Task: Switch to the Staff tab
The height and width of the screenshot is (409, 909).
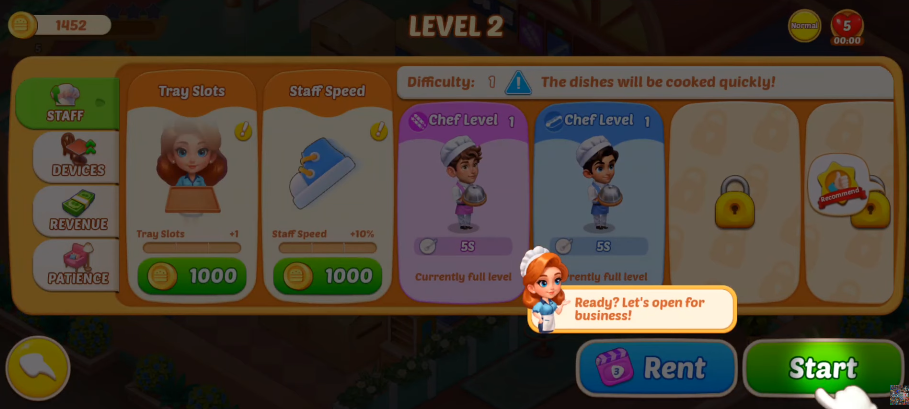Action: click(65, 103)
